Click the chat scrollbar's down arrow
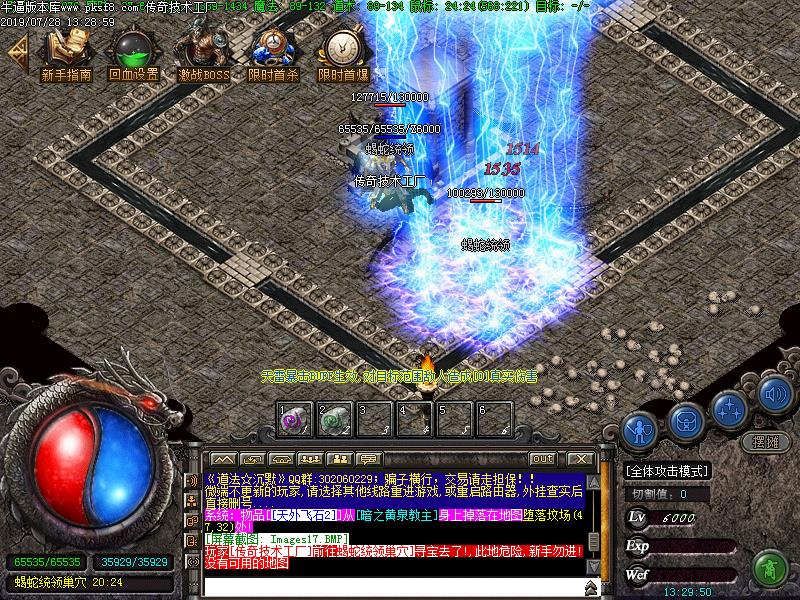The image size is (800, 600). [x=593, y=566]
